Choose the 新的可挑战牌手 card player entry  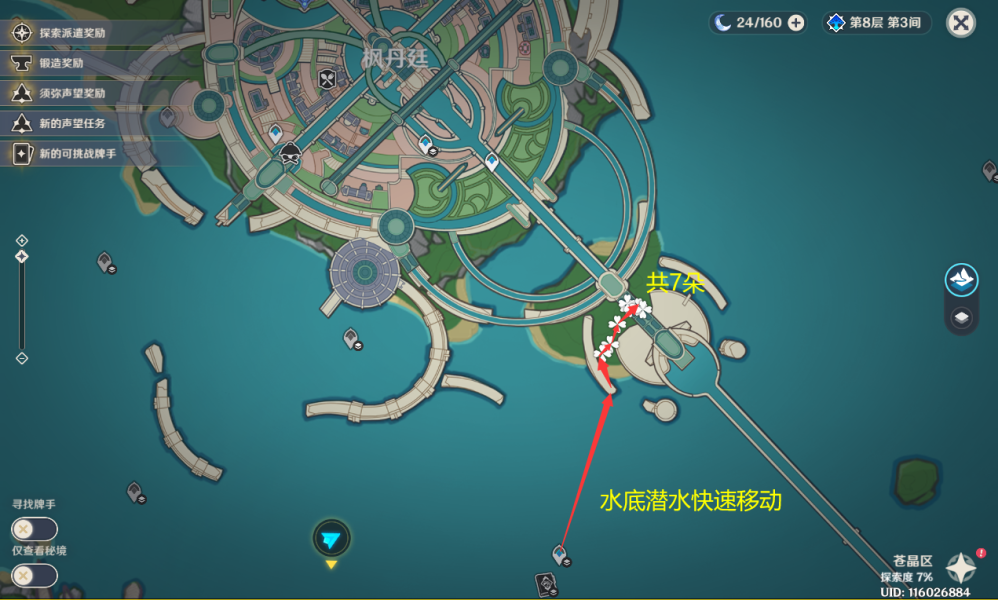[x=77, y=154]
